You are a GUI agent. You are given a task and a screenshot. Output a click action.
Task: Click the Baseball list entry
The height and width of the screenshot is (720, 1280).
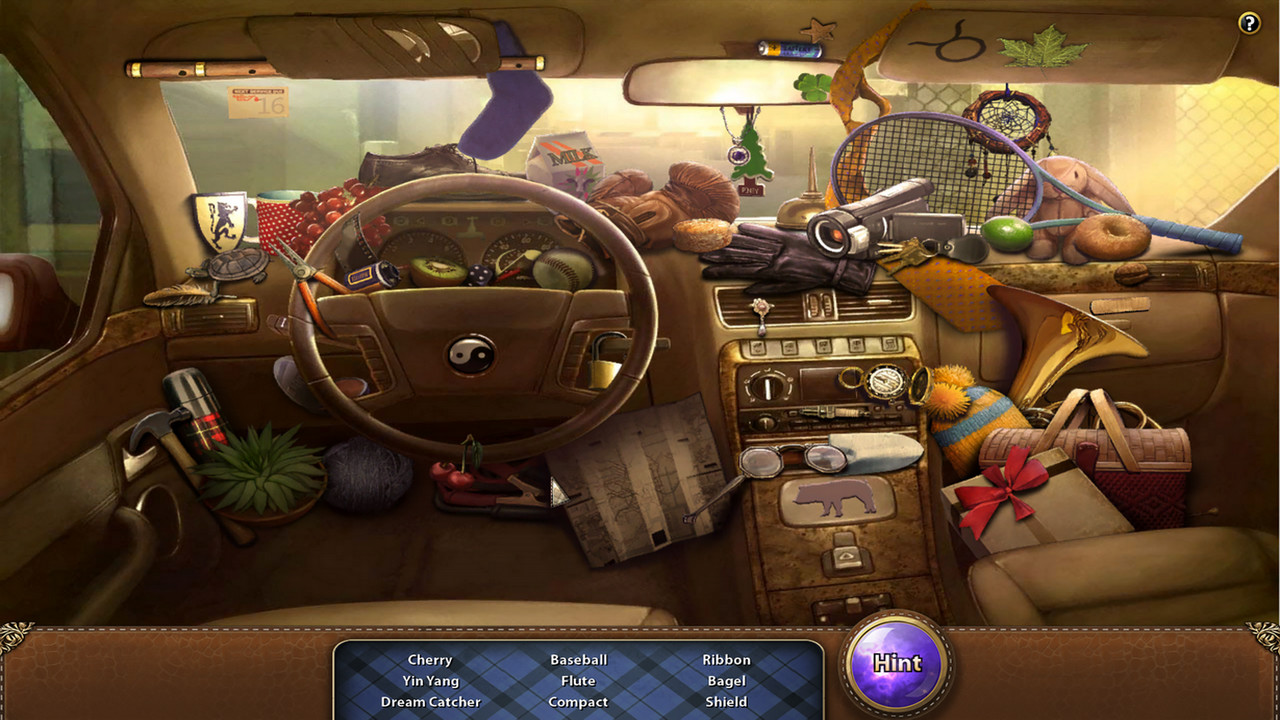[578, 660]
